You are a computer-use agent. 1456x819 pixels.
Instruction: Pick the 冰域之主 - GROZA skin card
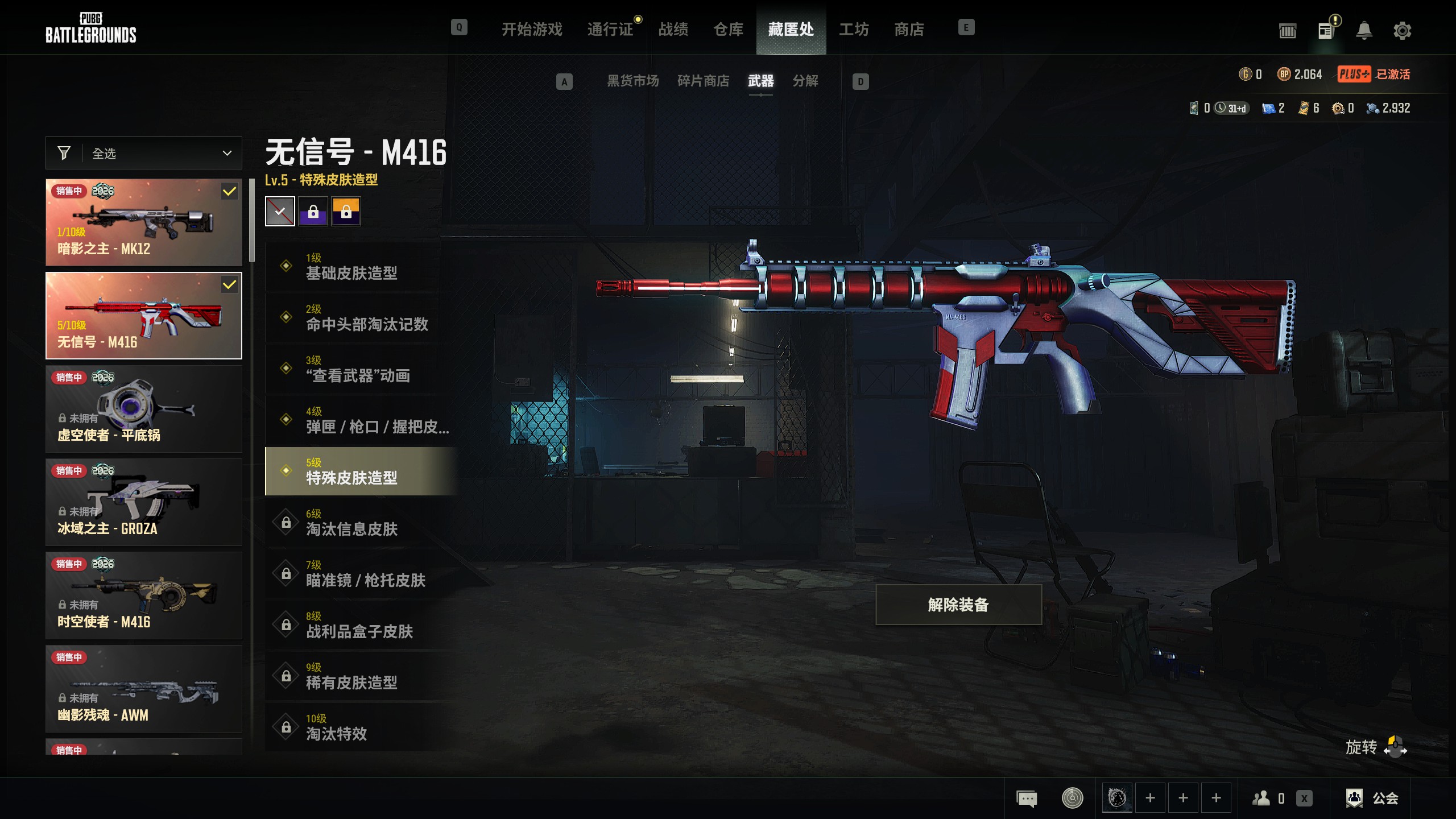click(x=144, y=502)
